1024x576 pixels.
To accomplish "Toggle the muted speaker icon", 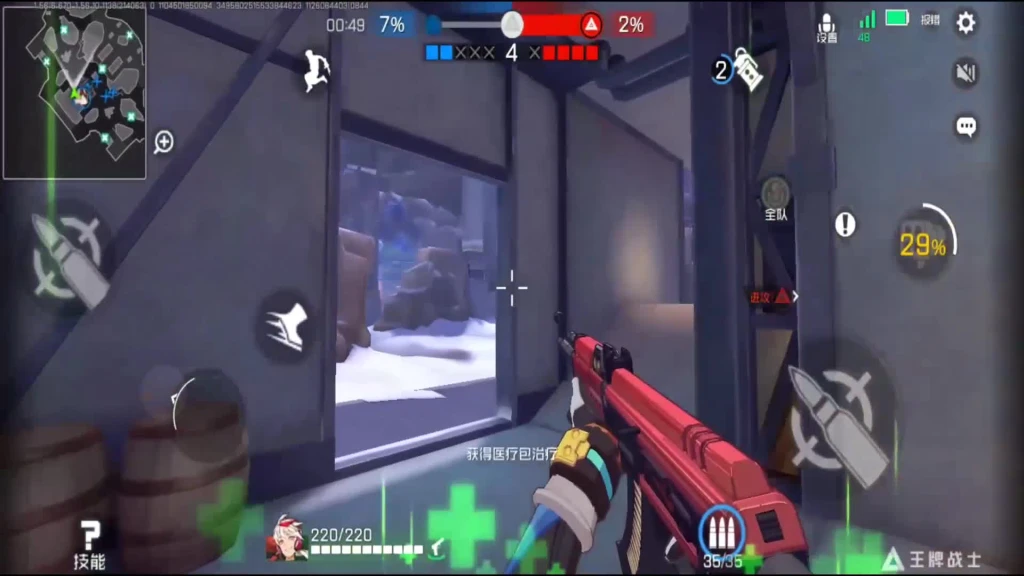I will 965,73.
